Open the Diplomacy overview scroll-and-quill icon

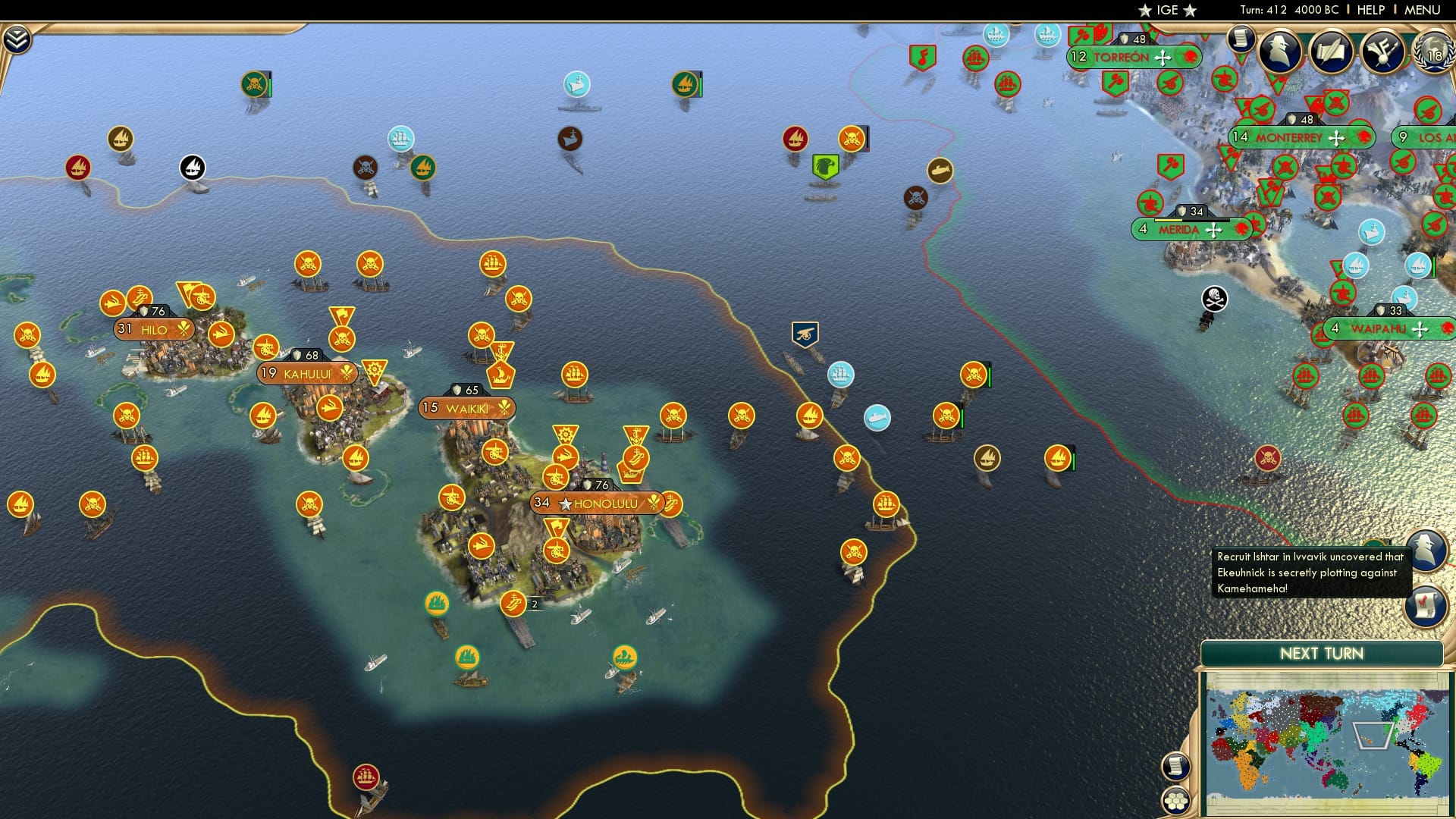point(1332,50)
